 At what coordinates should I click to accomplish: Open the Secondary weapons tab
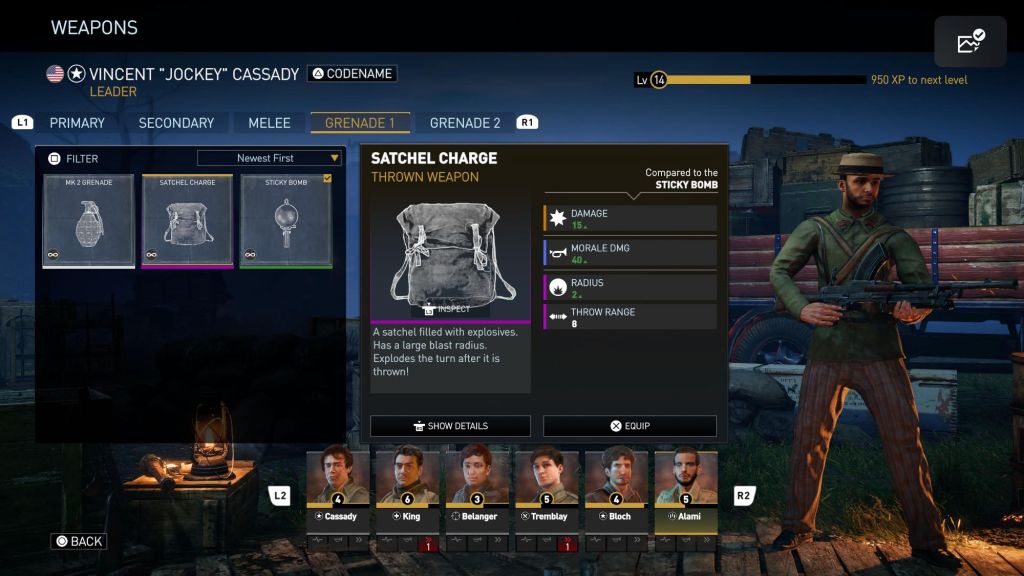(176, 123)
